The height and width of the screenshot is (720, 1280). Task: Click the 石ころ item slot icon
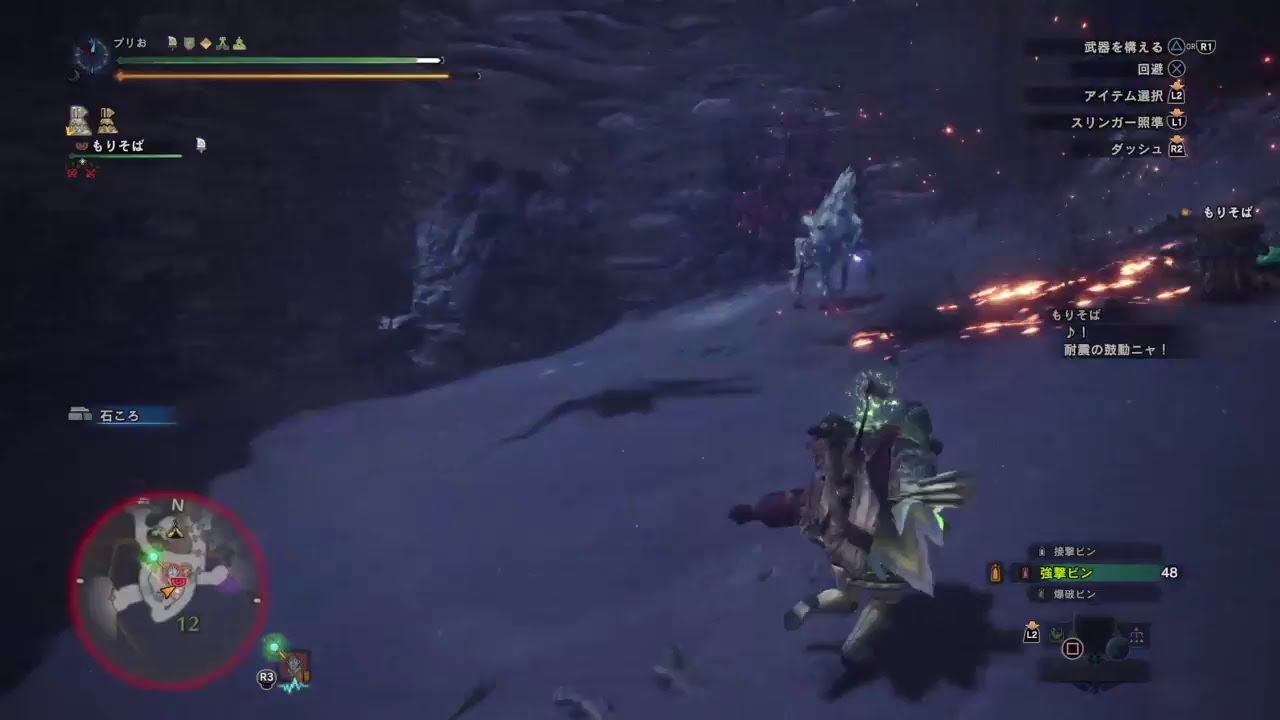tap(79, 413)
